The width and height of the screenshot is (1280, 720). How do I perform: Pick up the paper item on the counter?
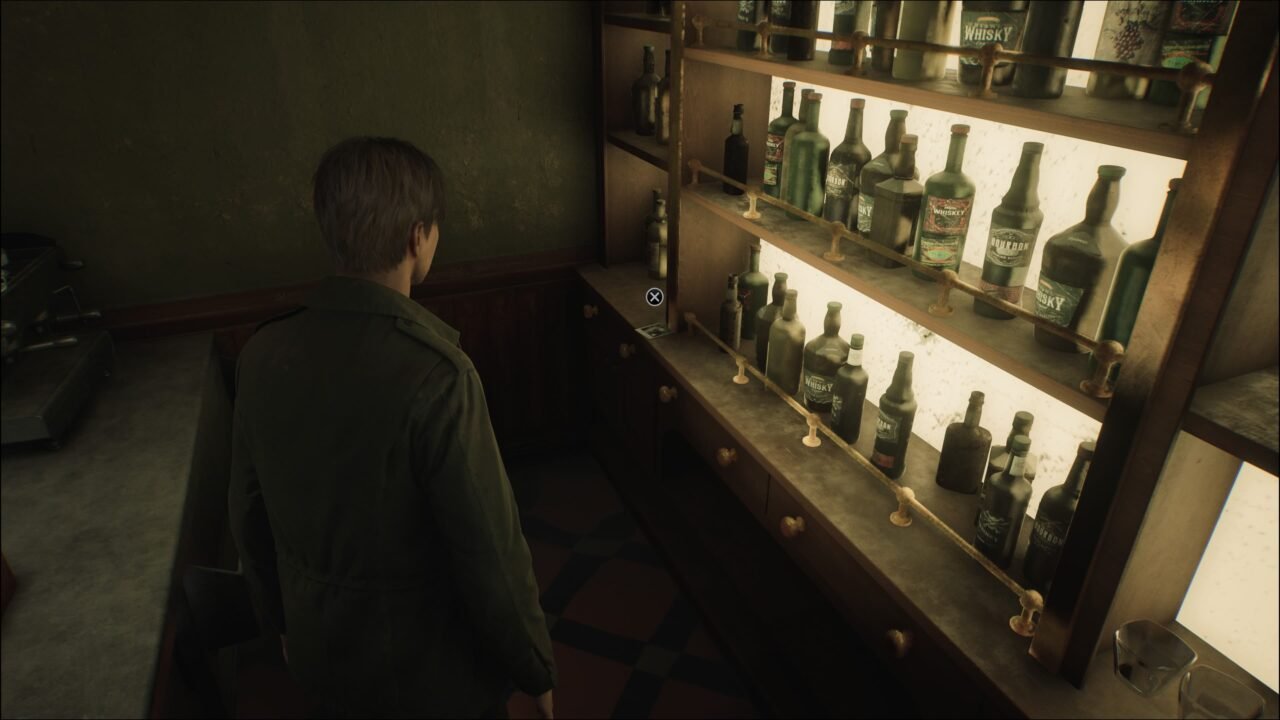click(x=654, y=332)
